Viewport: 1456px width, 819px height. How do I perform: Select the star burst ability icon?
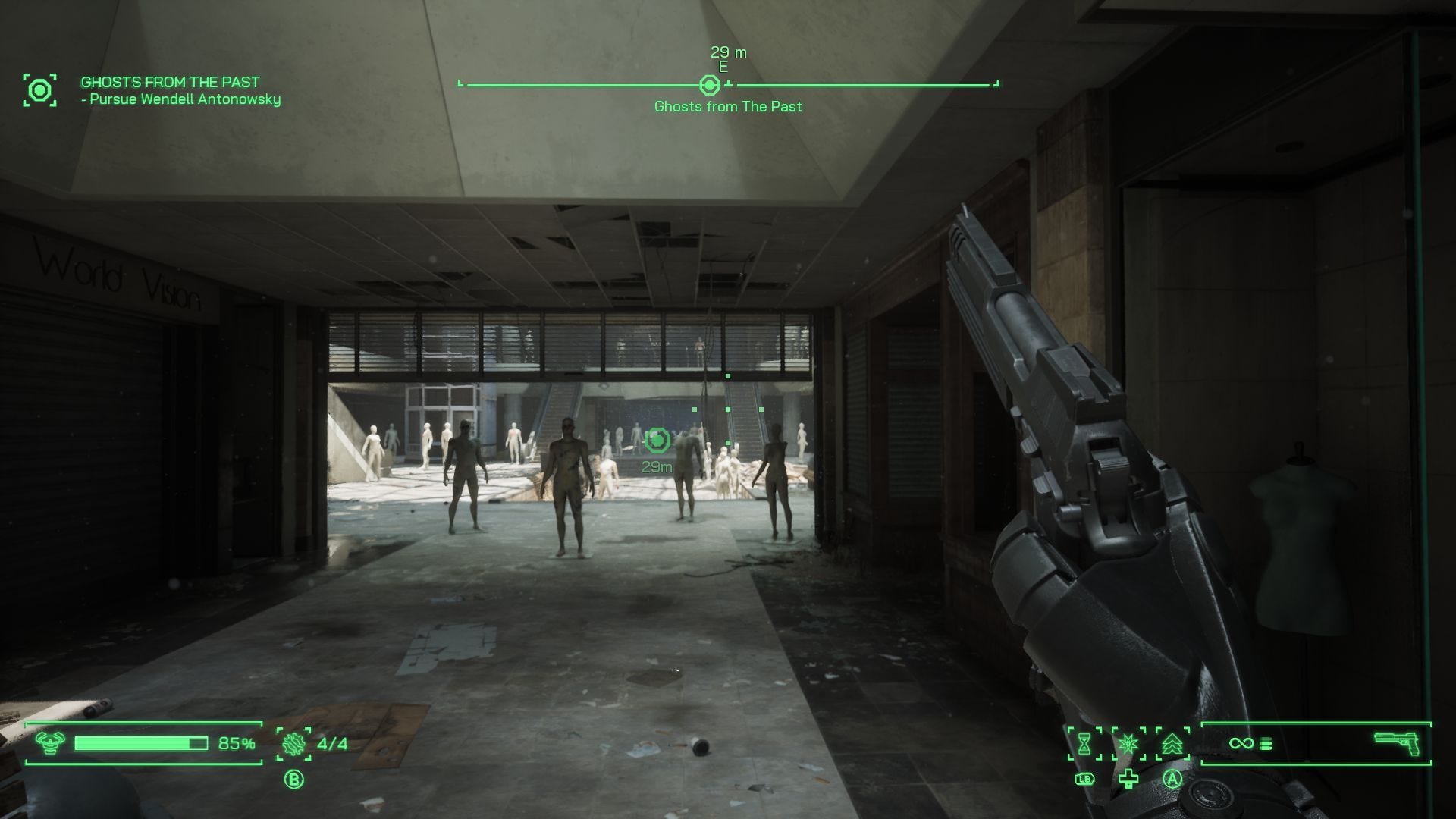click(1128, 744)
